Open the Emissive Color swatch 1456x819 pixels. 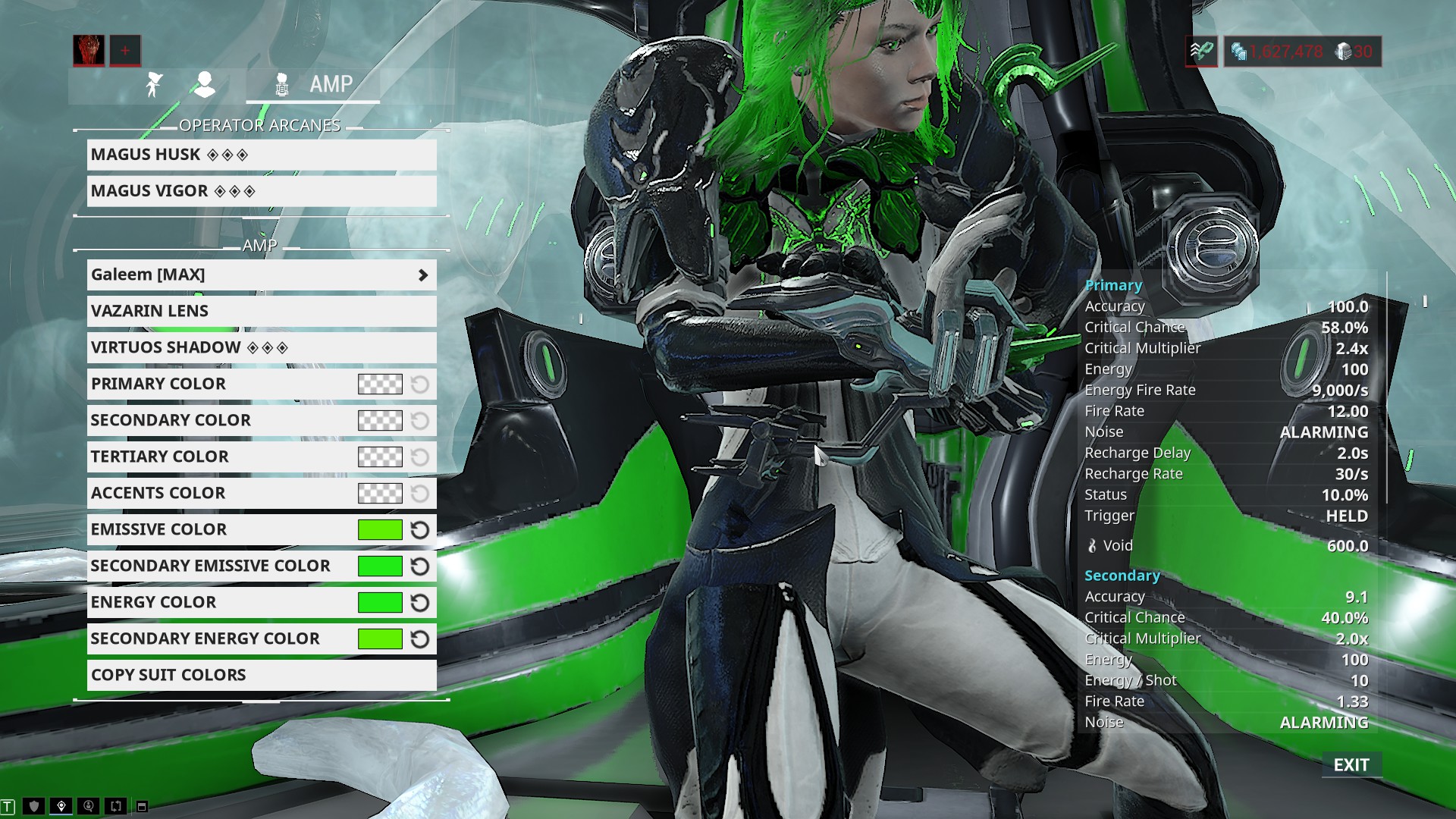tap(378, 529)
